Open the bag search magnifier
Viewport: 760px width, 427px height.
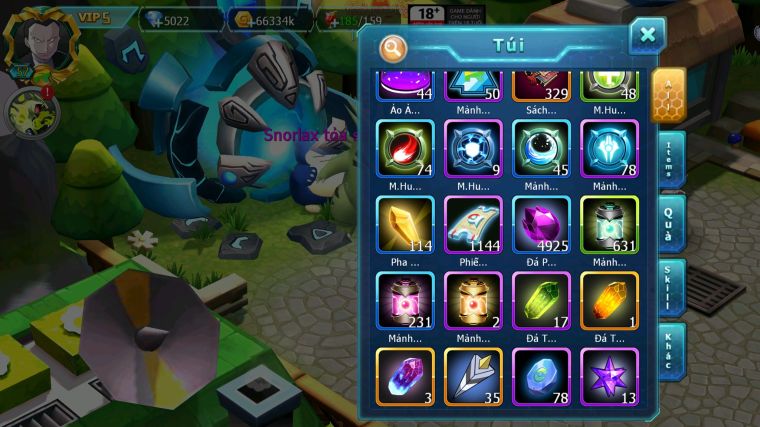tap(394, 47)
